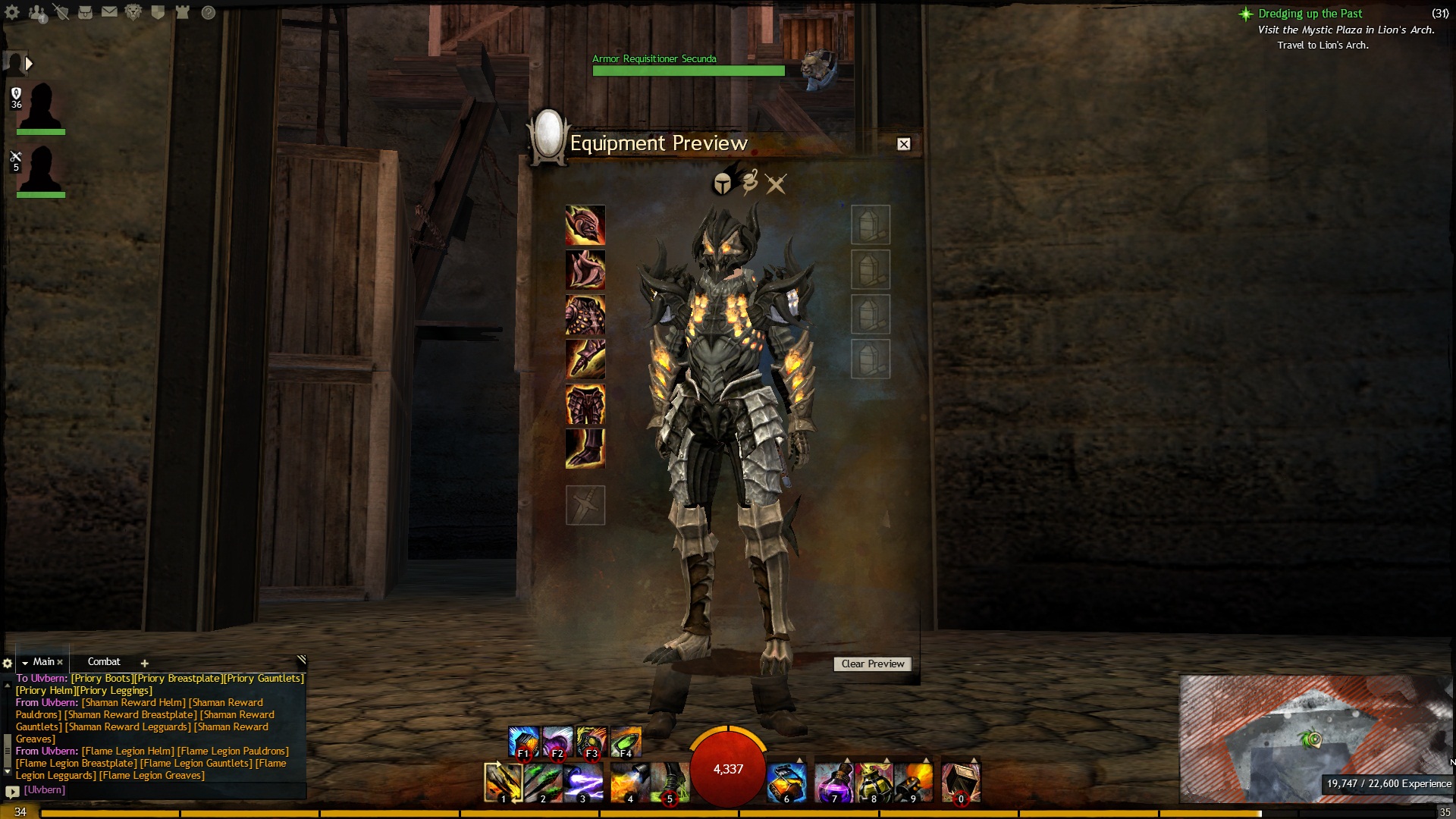Activate the F1 profession skill
The width and height of the screenshot is (1456, 819).
click(523, 742)
